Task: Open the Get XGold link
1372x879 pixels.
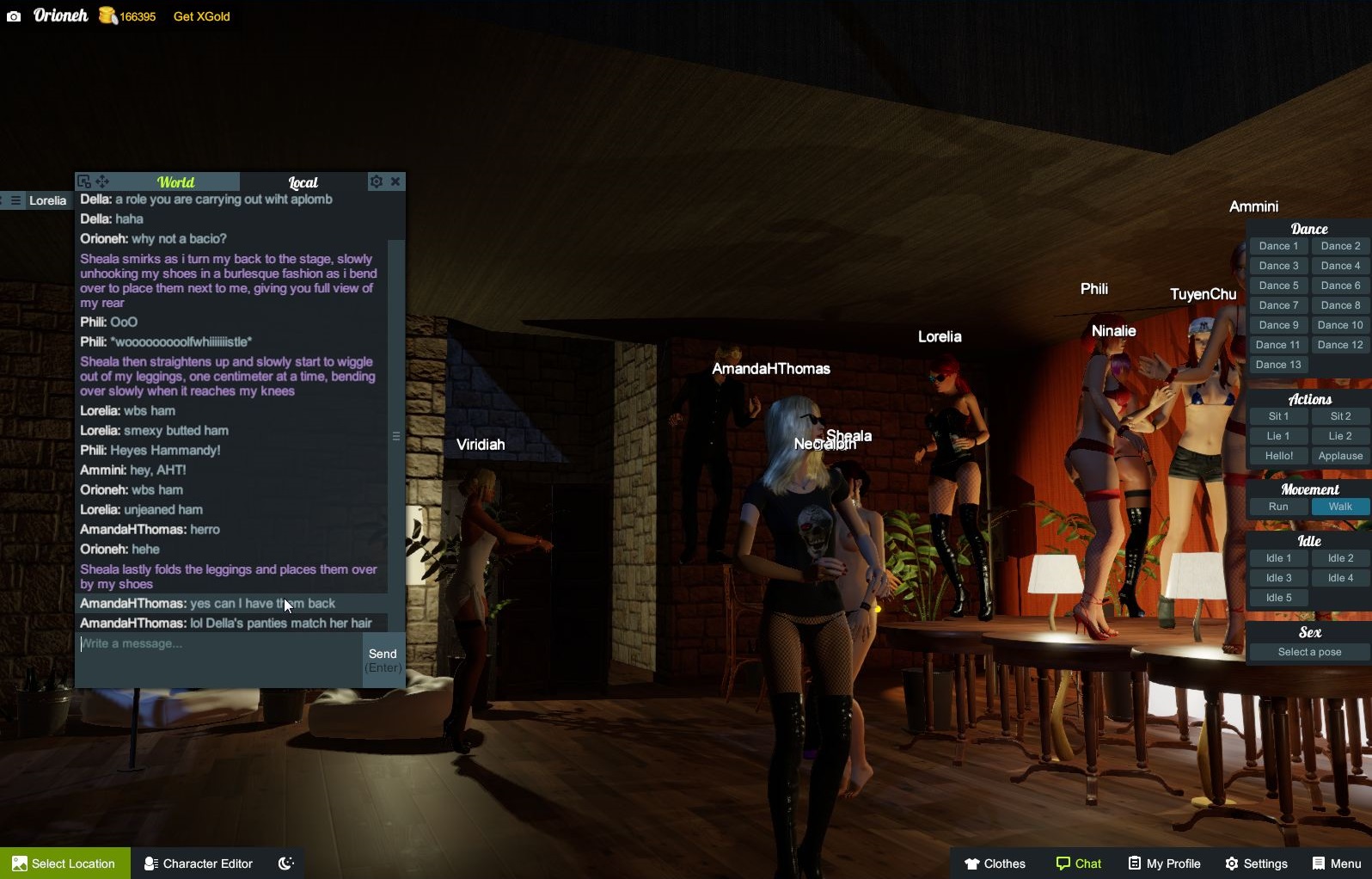Action: pyautogui.click(x=200, y=15)
